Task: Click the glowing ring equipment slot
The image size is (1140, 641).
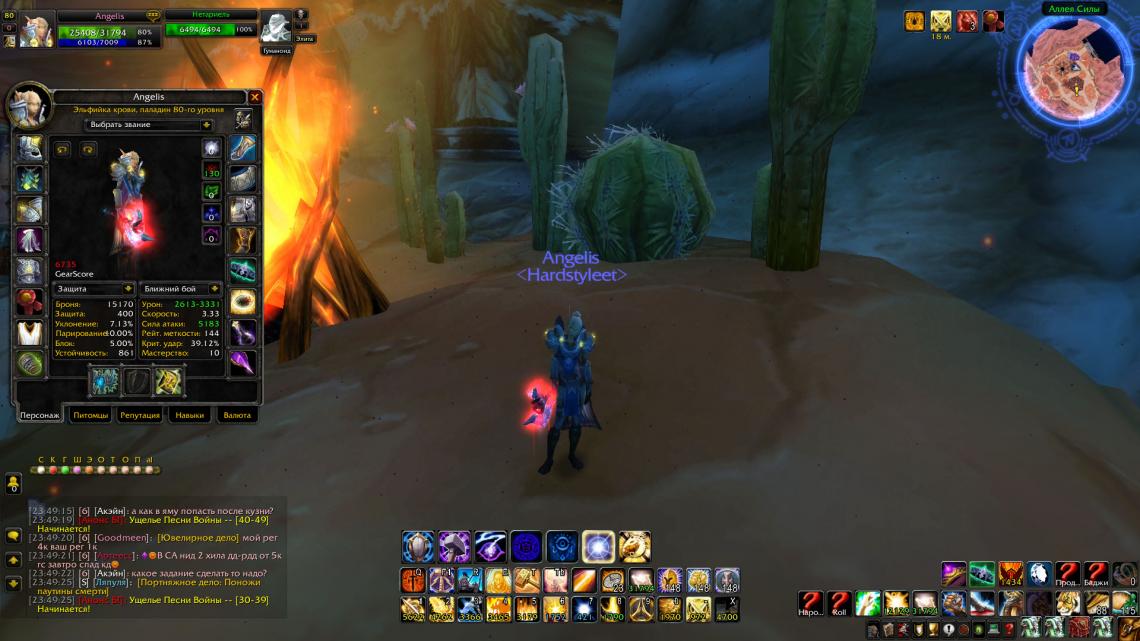Action: (x=243, y=302)
